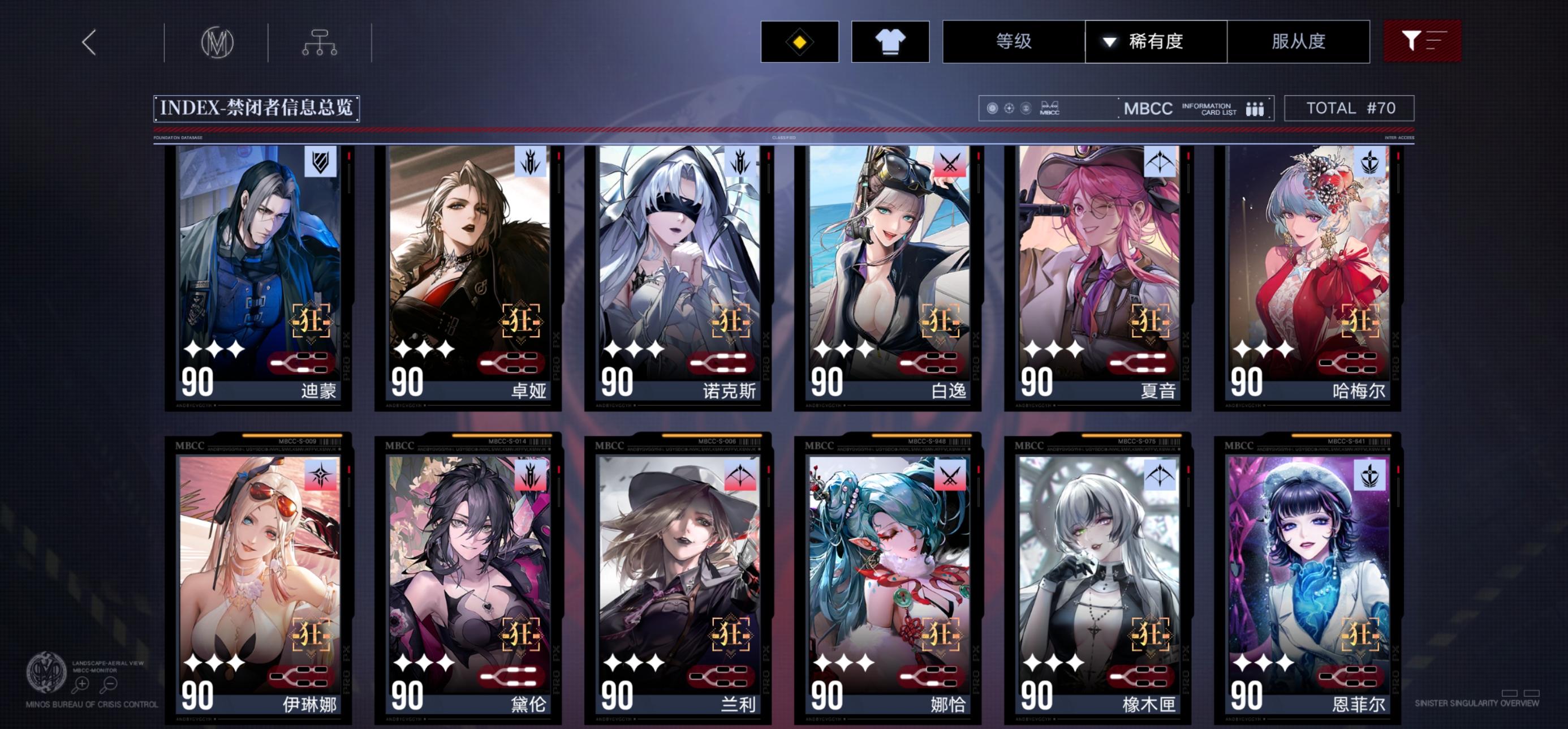
Task: Open the organization chart icon in top bar
Action: point(319,41)
